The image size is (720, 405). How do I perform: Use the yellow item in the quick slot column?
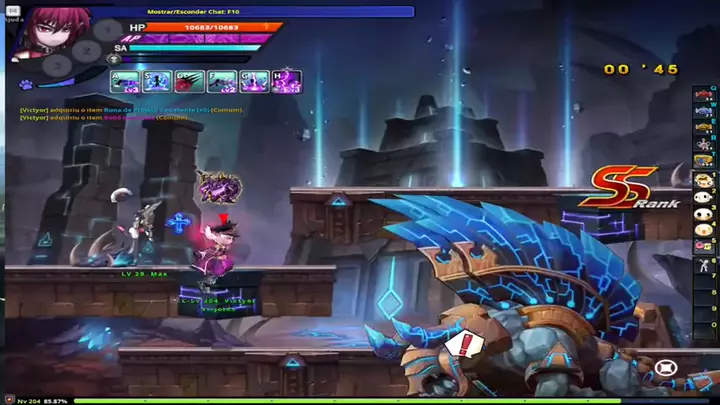(705, 128)
